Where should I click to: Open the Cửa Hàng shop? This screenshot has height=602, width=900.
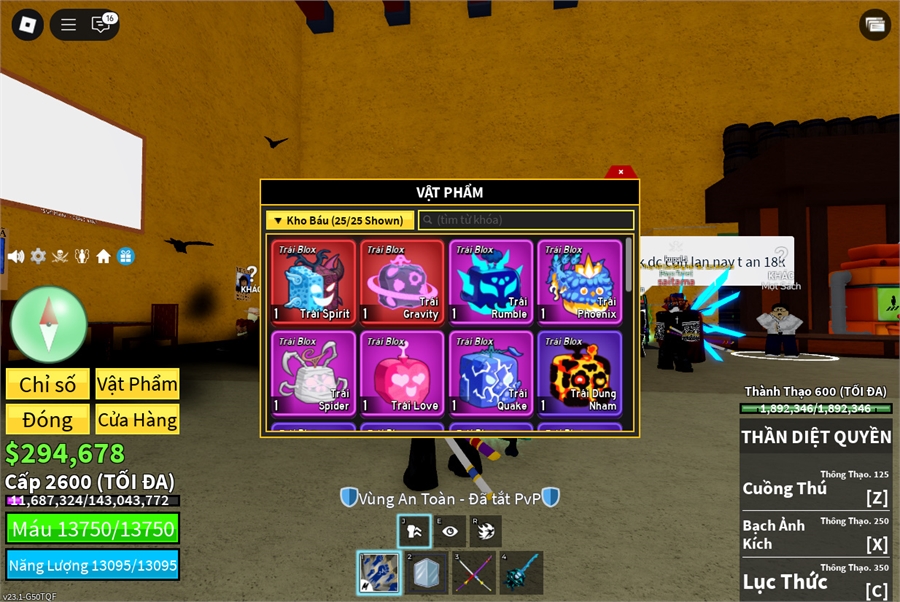pos(137,420)
